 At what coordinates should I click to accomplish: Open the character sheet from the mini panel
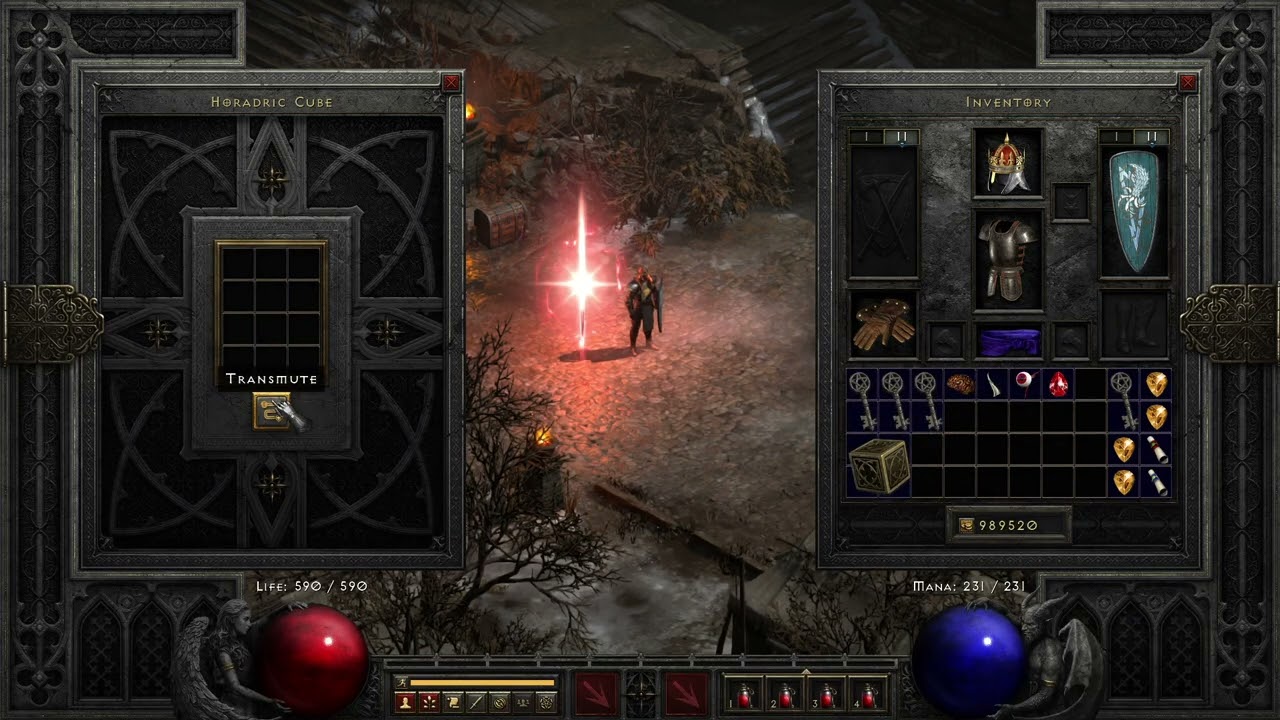pyautogui.click(x=406, y=702)
